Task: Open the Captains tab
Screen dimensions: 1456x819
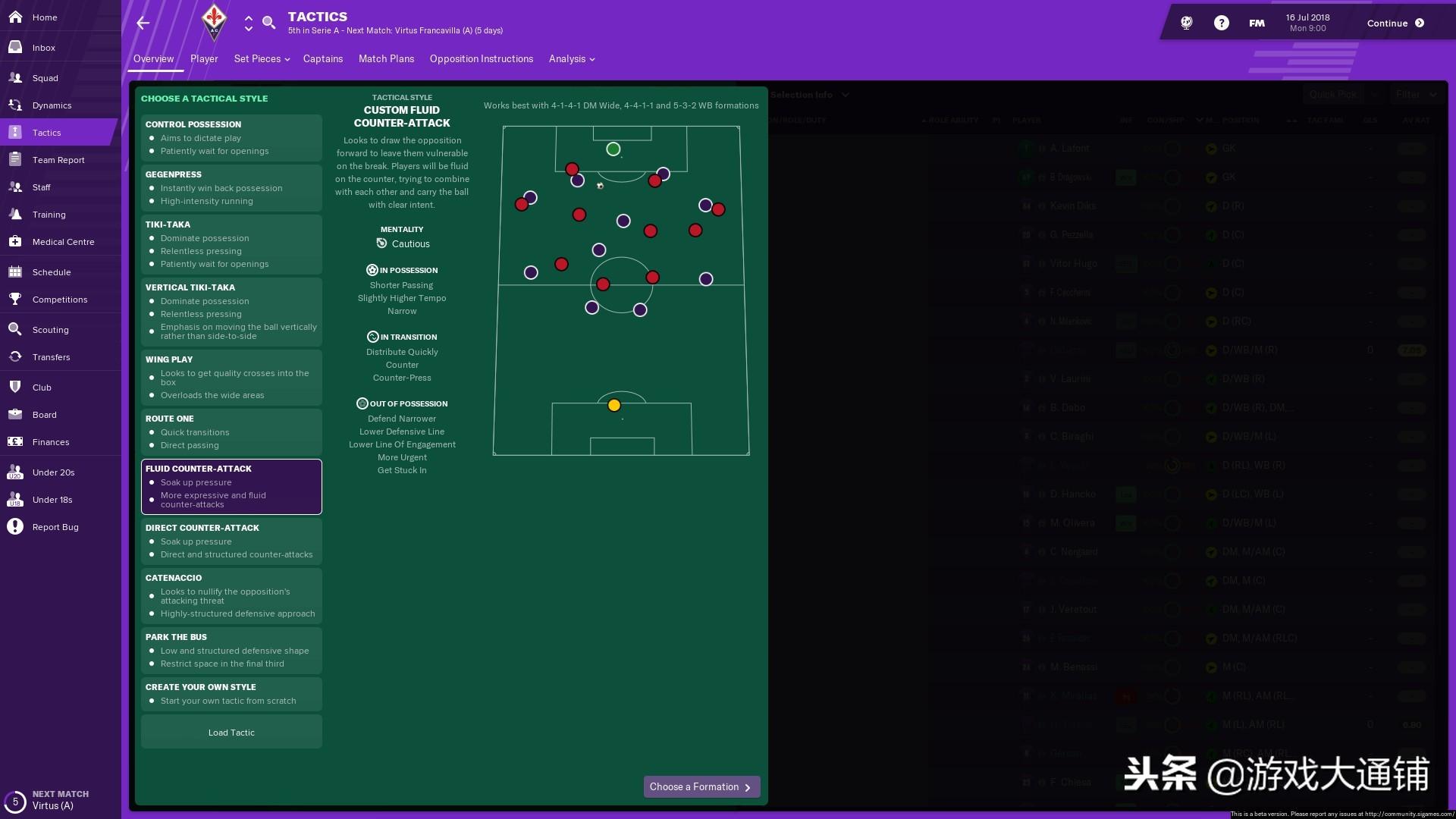Action: tap(322, 58)
